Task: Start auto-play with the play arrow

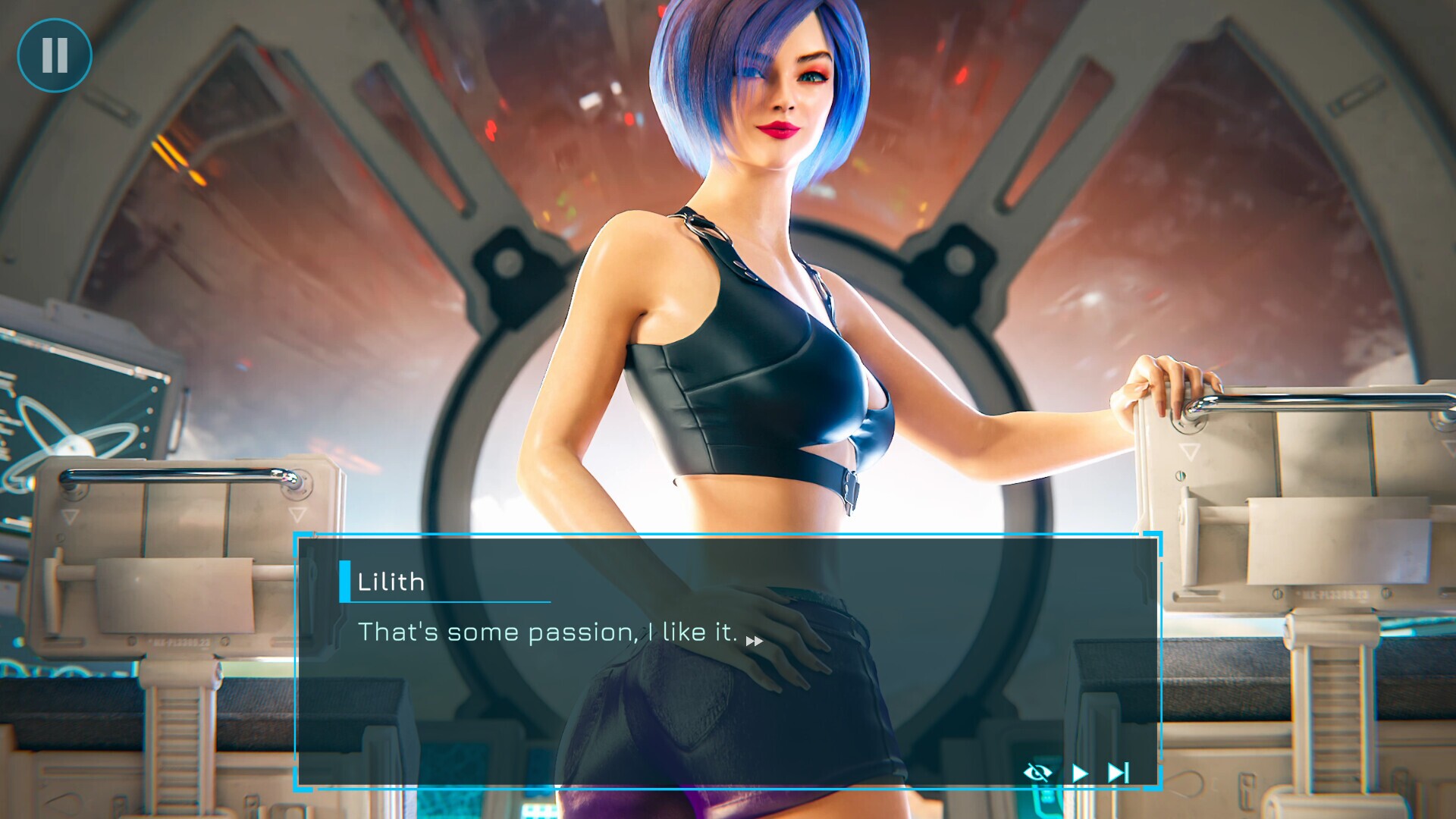Action: [x=1080, y=773]
